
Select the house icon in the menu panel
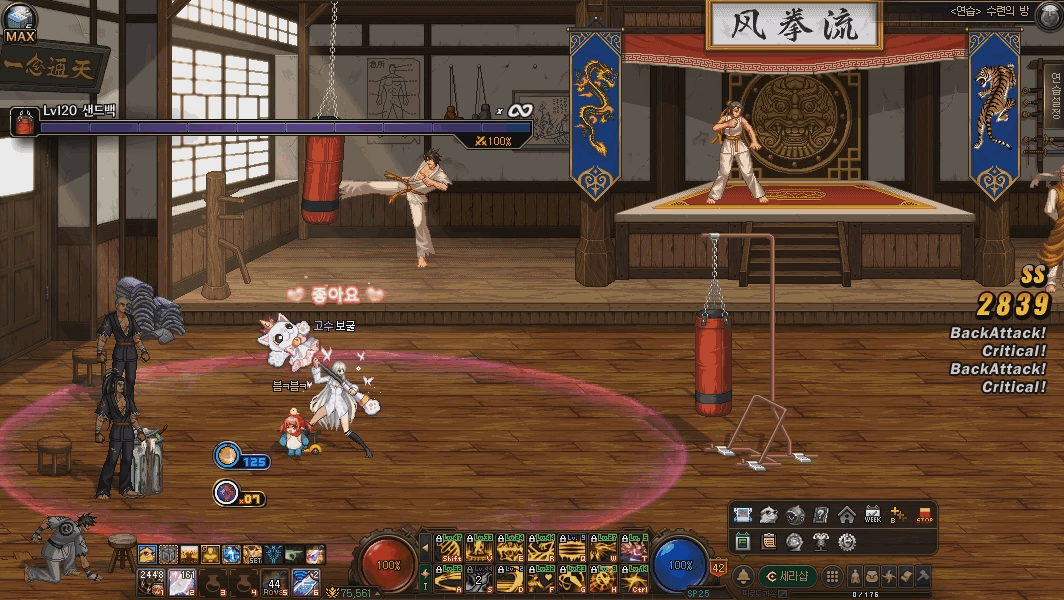point(846,515)
